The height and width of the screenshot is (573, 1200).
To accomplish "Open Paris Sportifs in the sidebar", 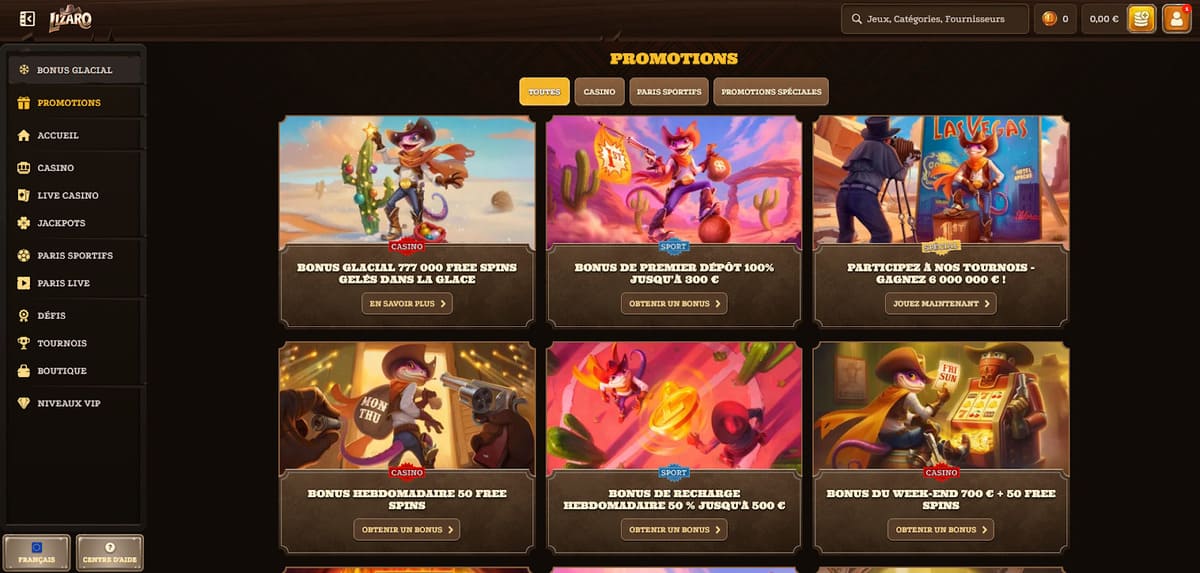I will 75,255.
